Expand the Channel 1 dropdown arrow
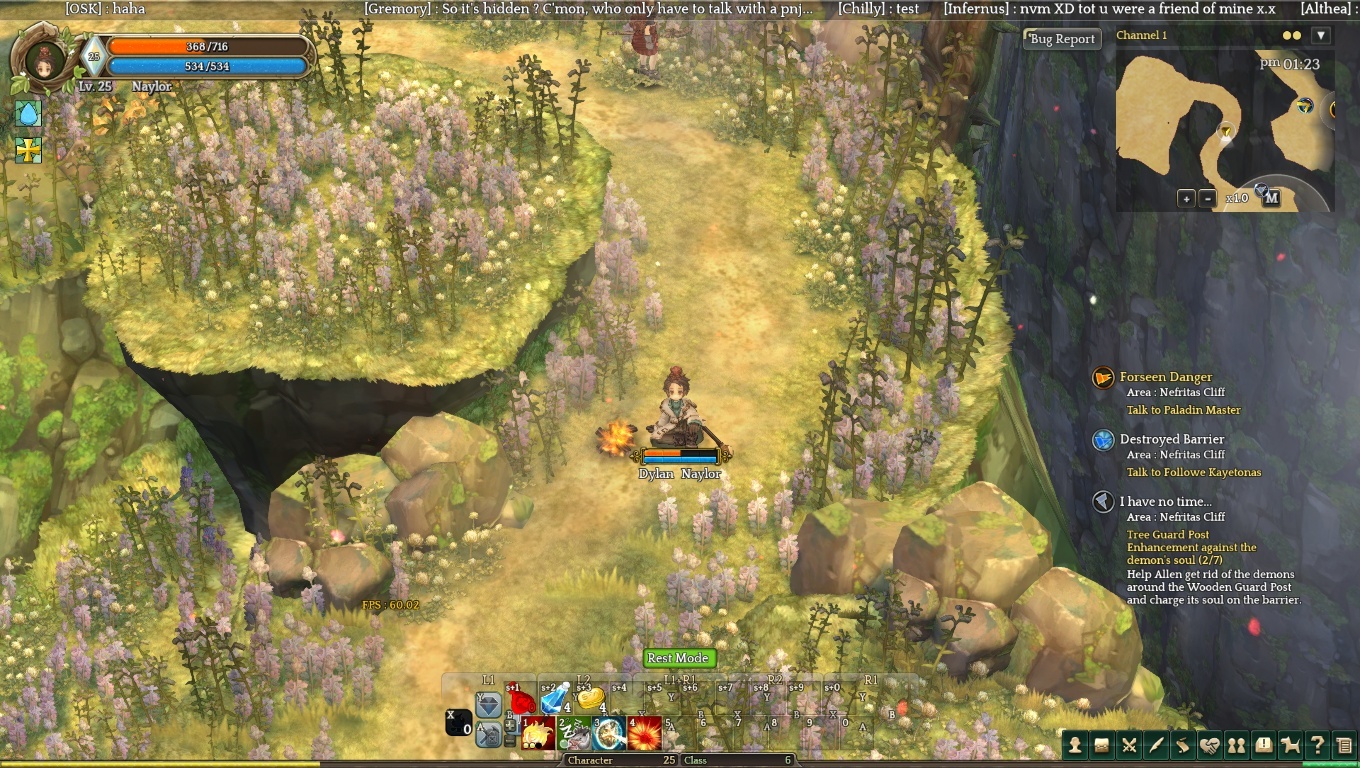 [1321, 35]
